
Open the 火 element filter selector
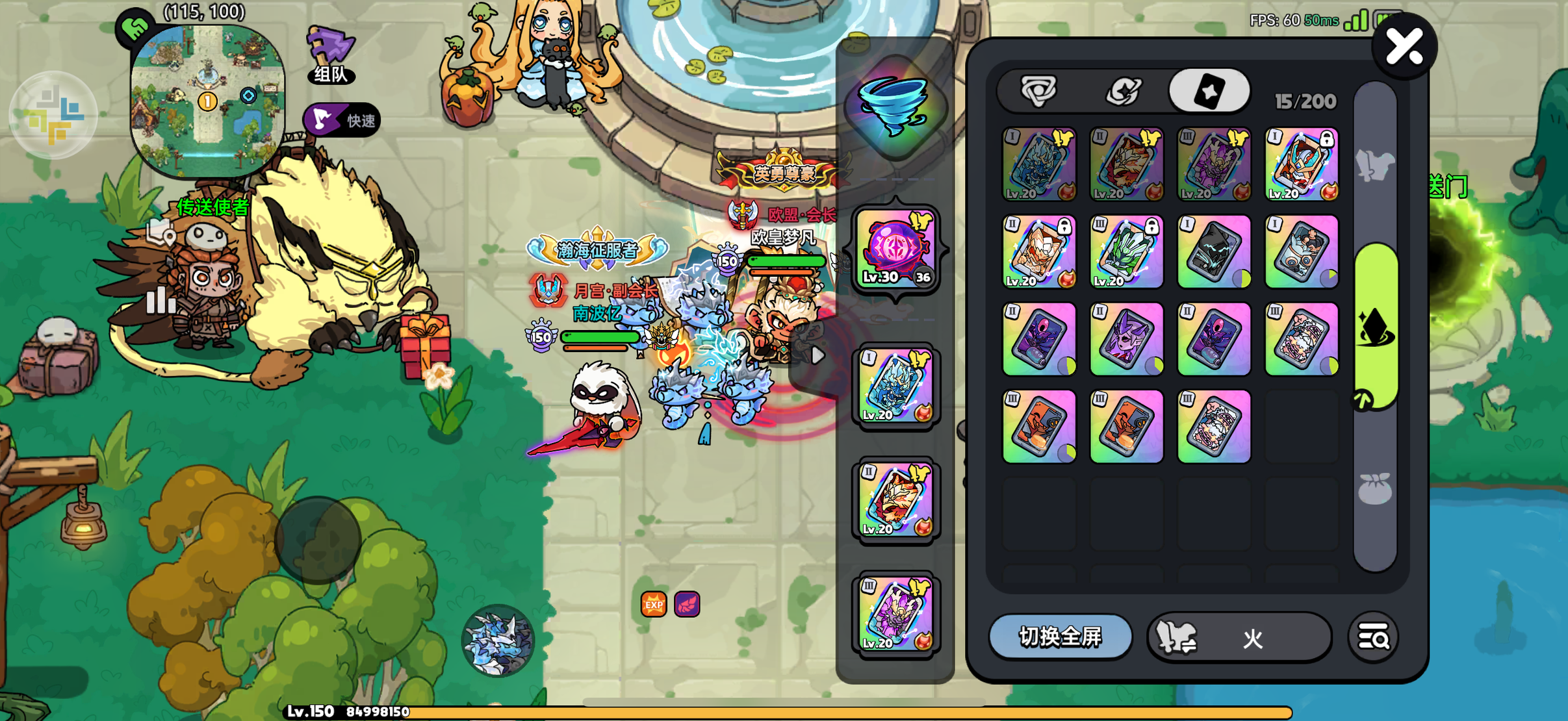tap(1240, 638)
